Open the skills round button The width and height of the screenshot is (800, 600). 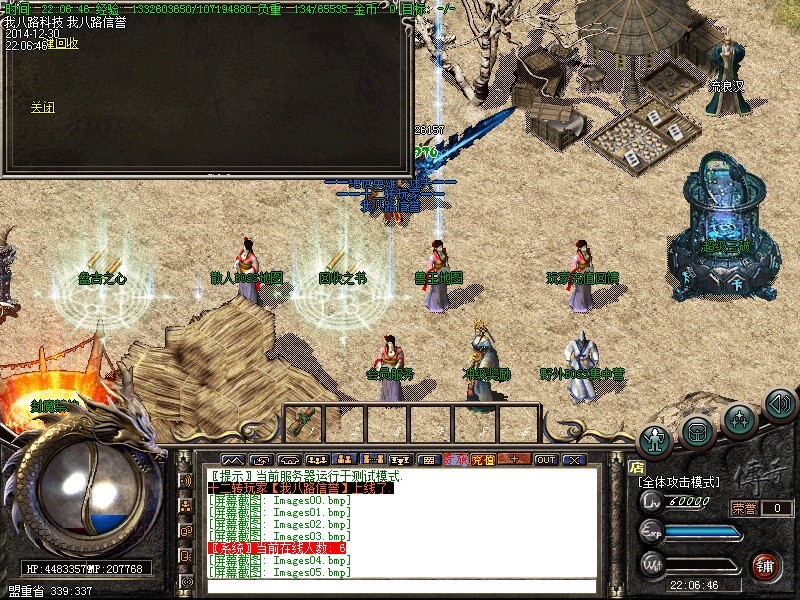tap(739, 418)
